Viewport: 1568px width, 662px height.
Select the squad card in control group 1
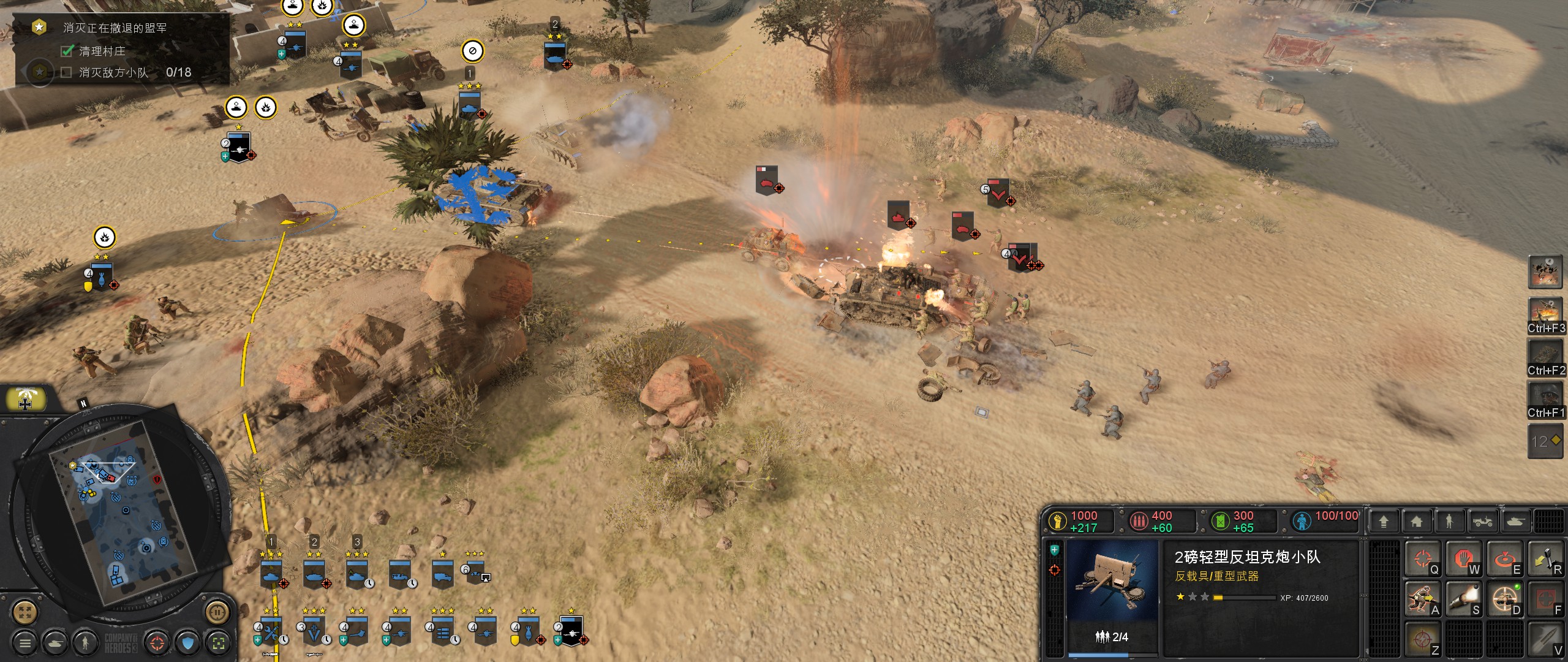(271, 574)
